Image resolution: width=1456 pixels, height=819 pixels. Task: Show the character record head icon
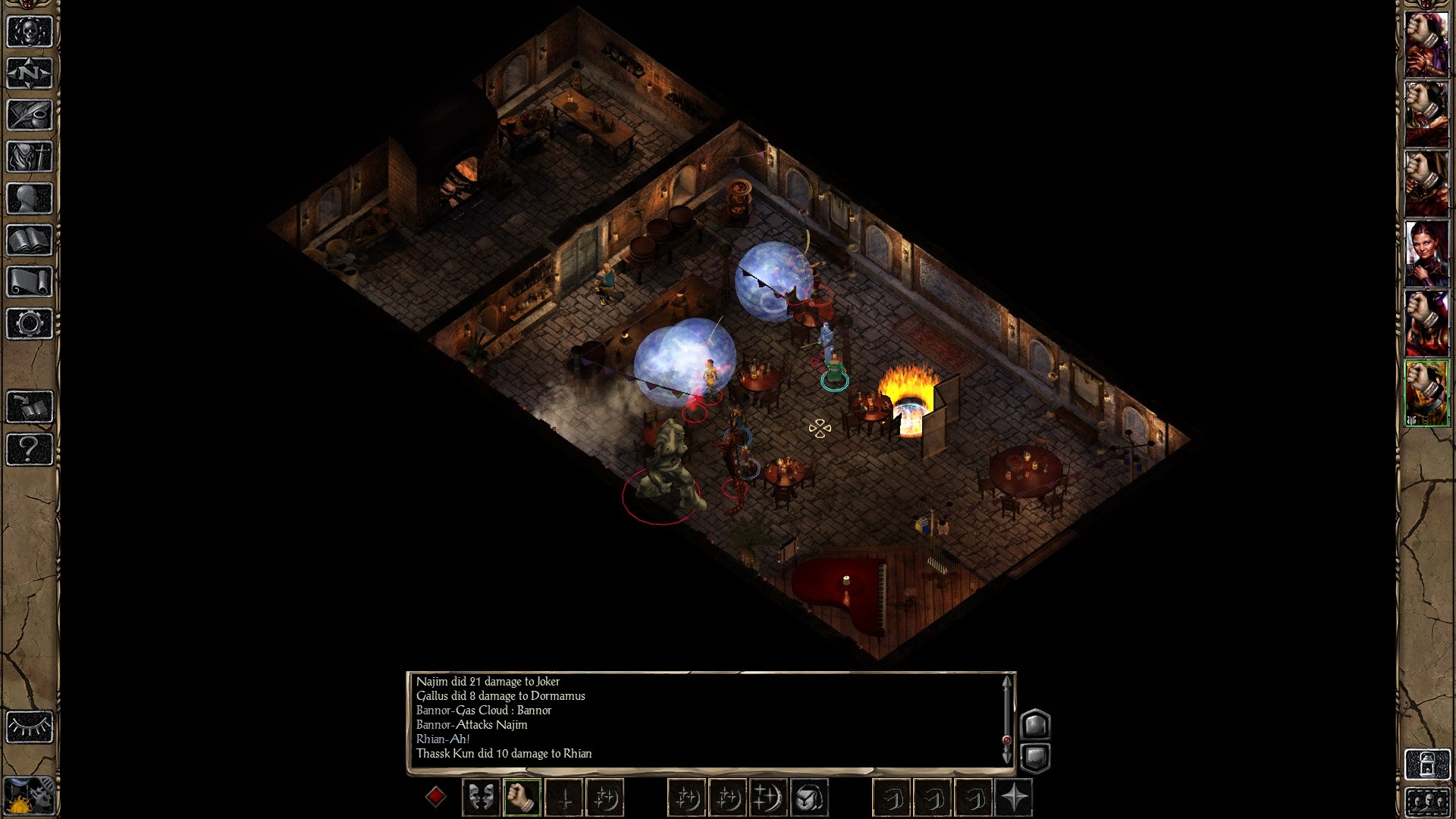[x=30, y=199]
